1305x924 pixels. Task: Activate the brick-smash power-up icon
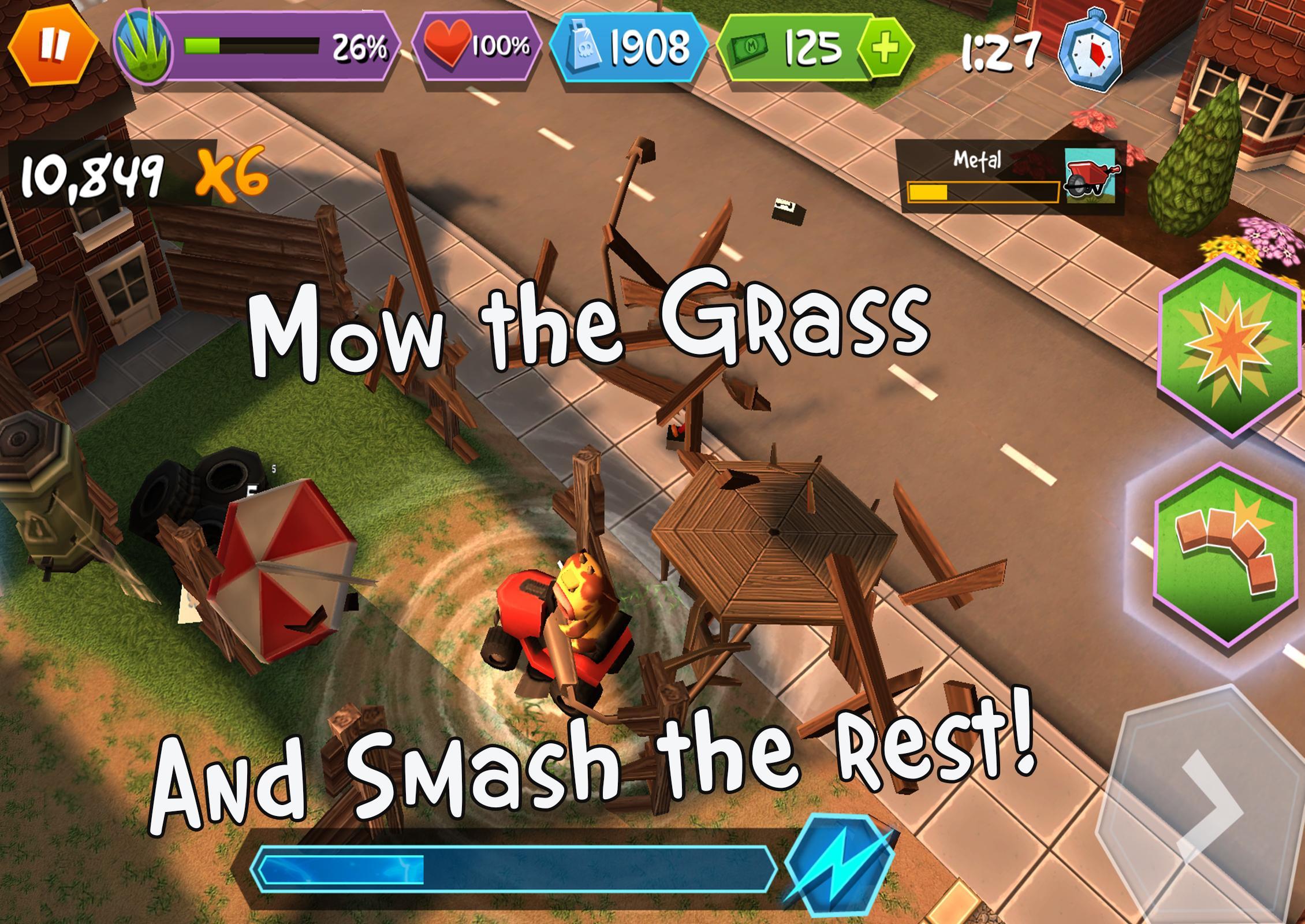tap(1224, 563)
